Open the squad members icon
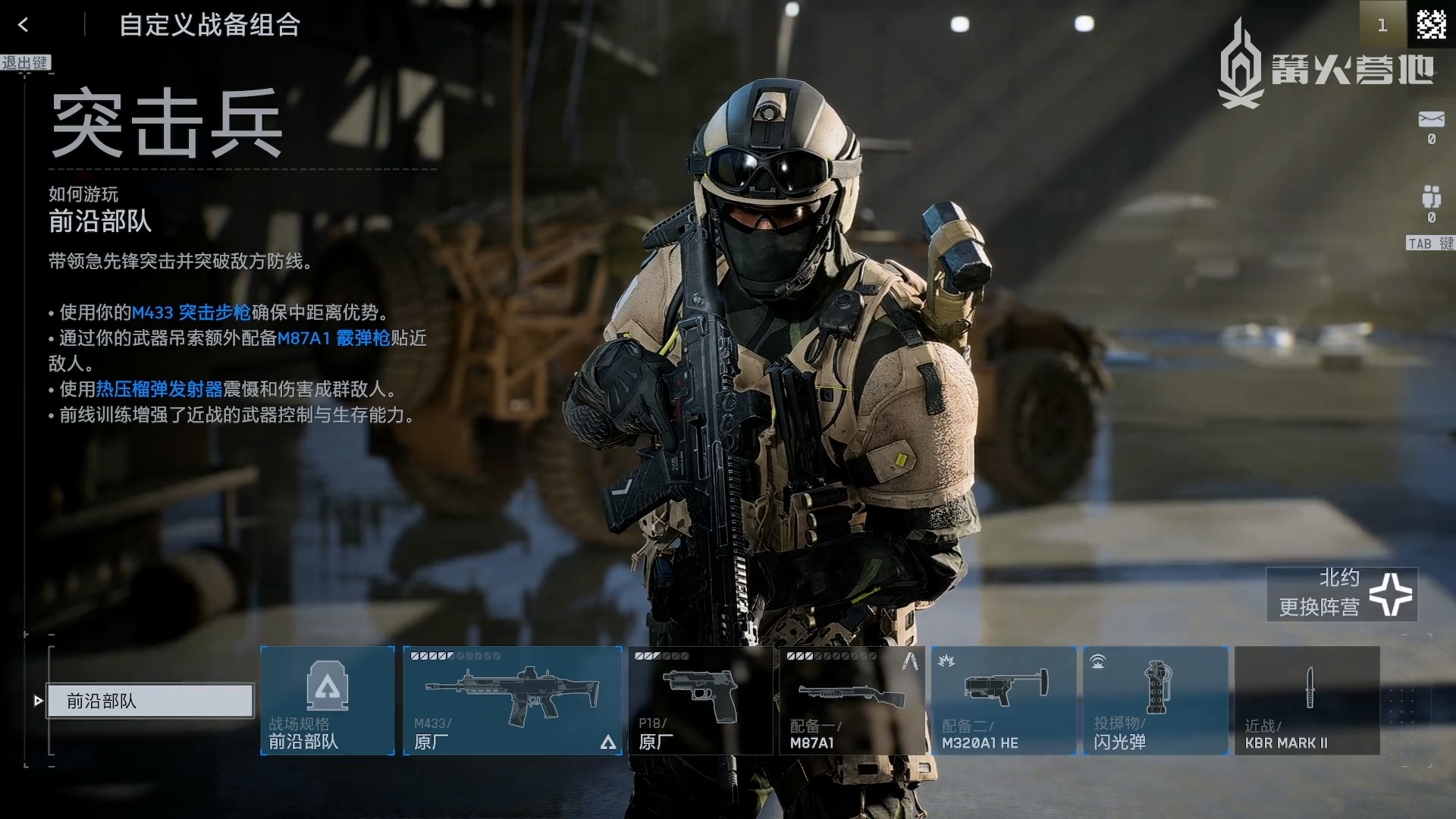Viewport: 1456px width, 819px height. pos(1431,196)
